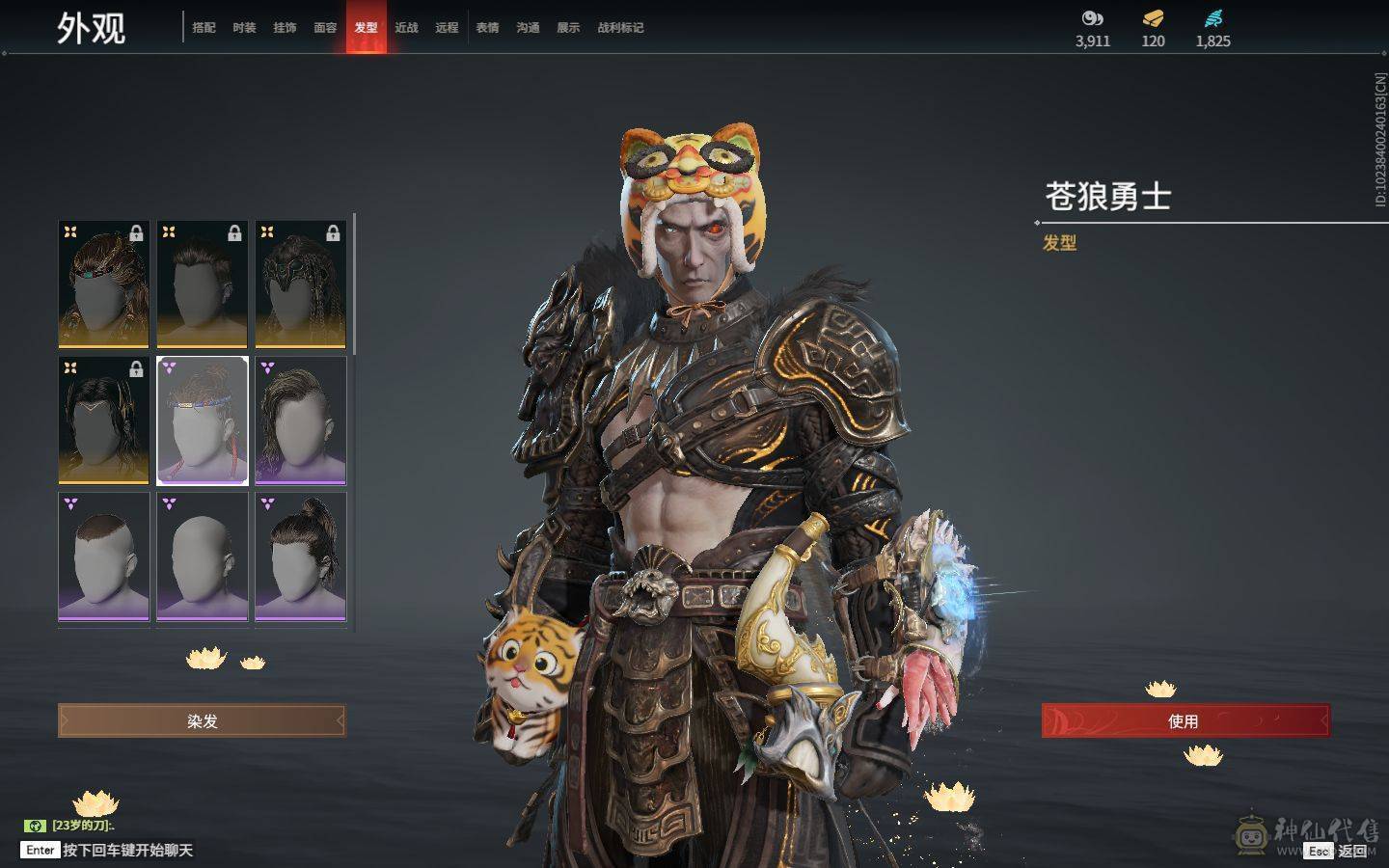The image size is (1389, 868).
Task: Choose the swept-back undercut hairstyle
Action: [300, 420]
